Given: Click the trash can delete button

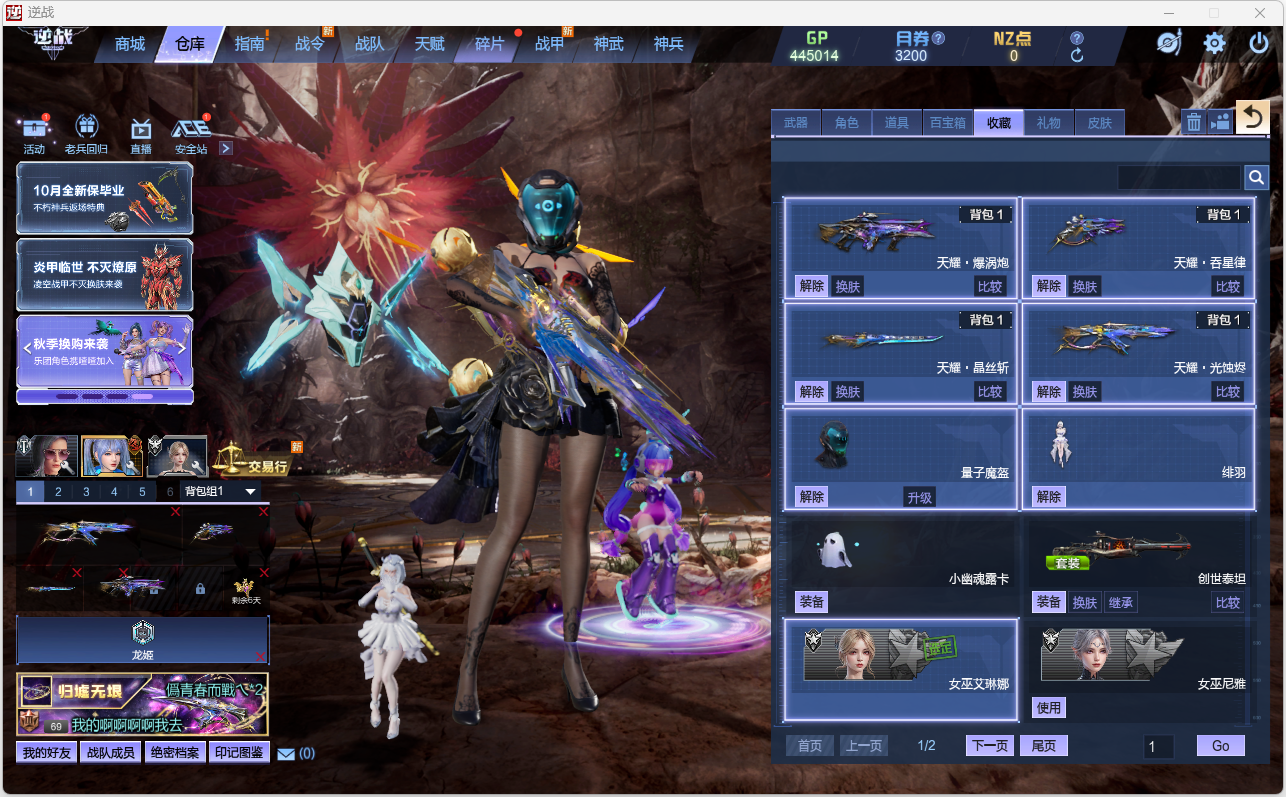Looking at the screenshot, I should [1194, 122].
